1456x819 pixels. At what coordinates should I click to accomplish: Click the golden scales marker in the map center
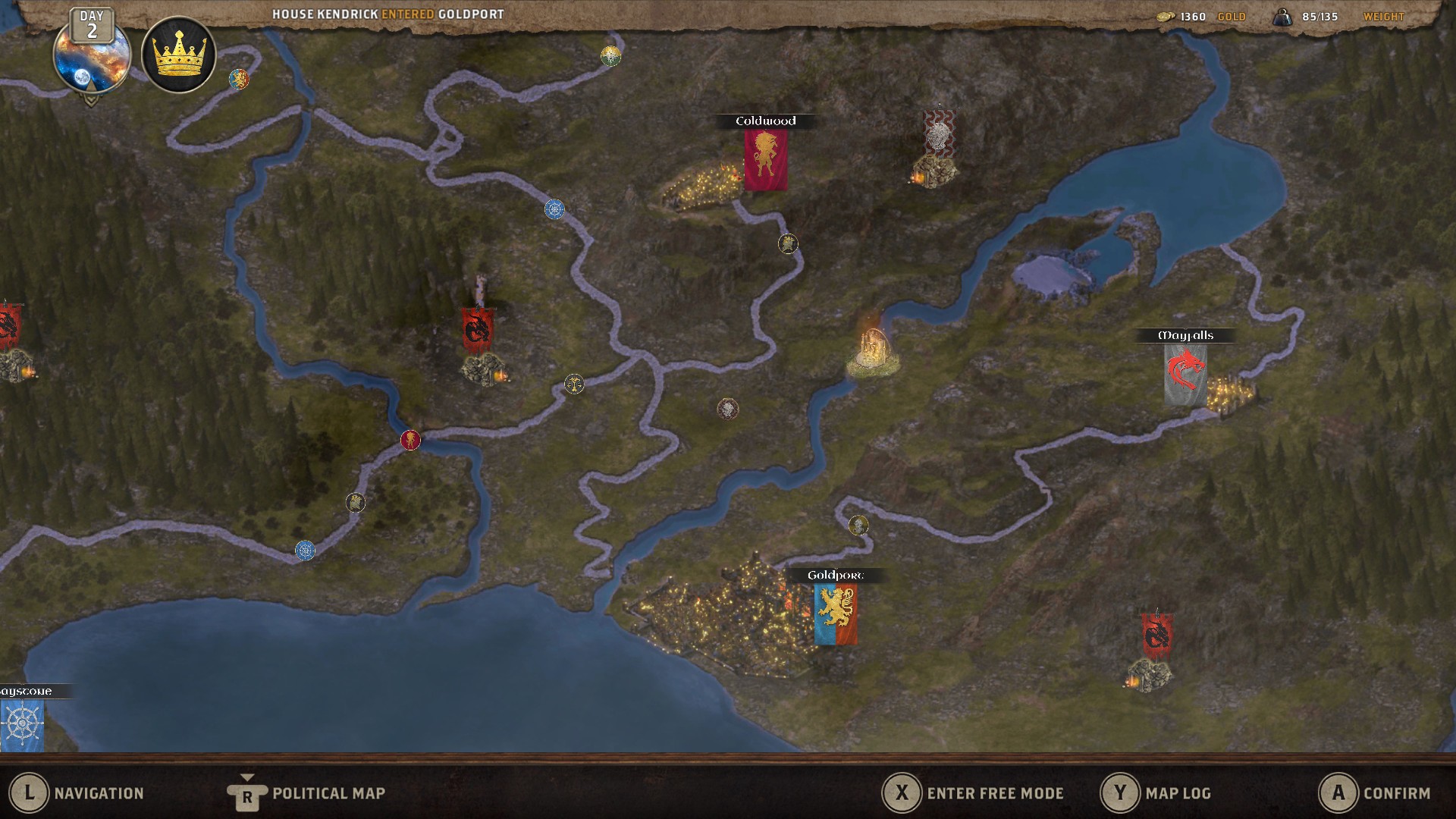574,384
